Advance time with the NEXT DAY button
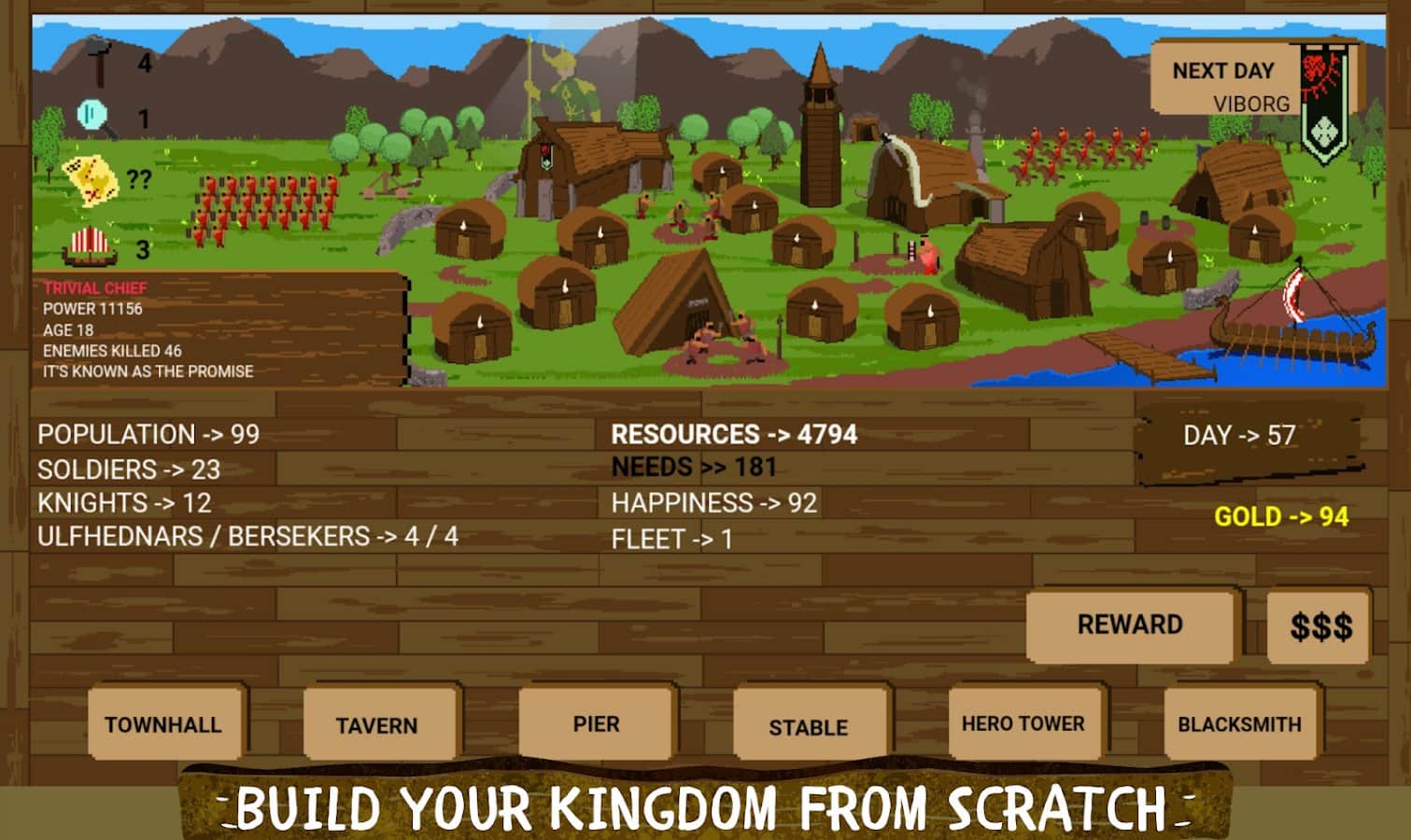The width and height of the screenshot is (1411, 840). click(1224, 70)
